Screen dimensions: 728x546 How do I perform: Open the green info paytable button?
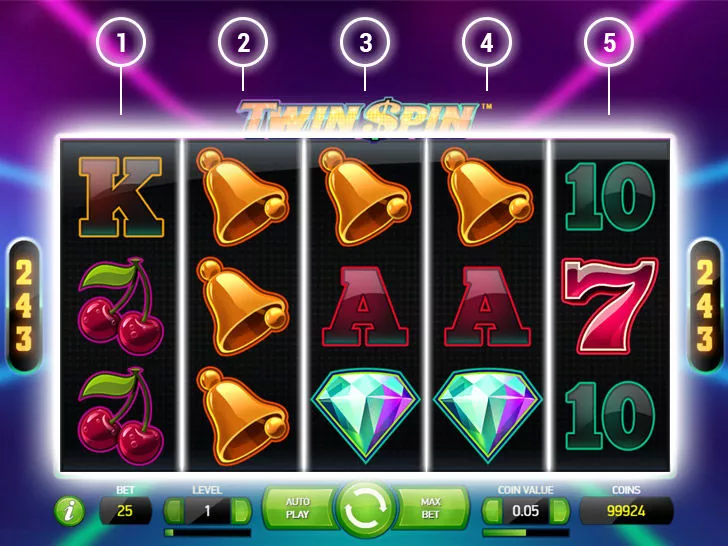pos(70,511)
